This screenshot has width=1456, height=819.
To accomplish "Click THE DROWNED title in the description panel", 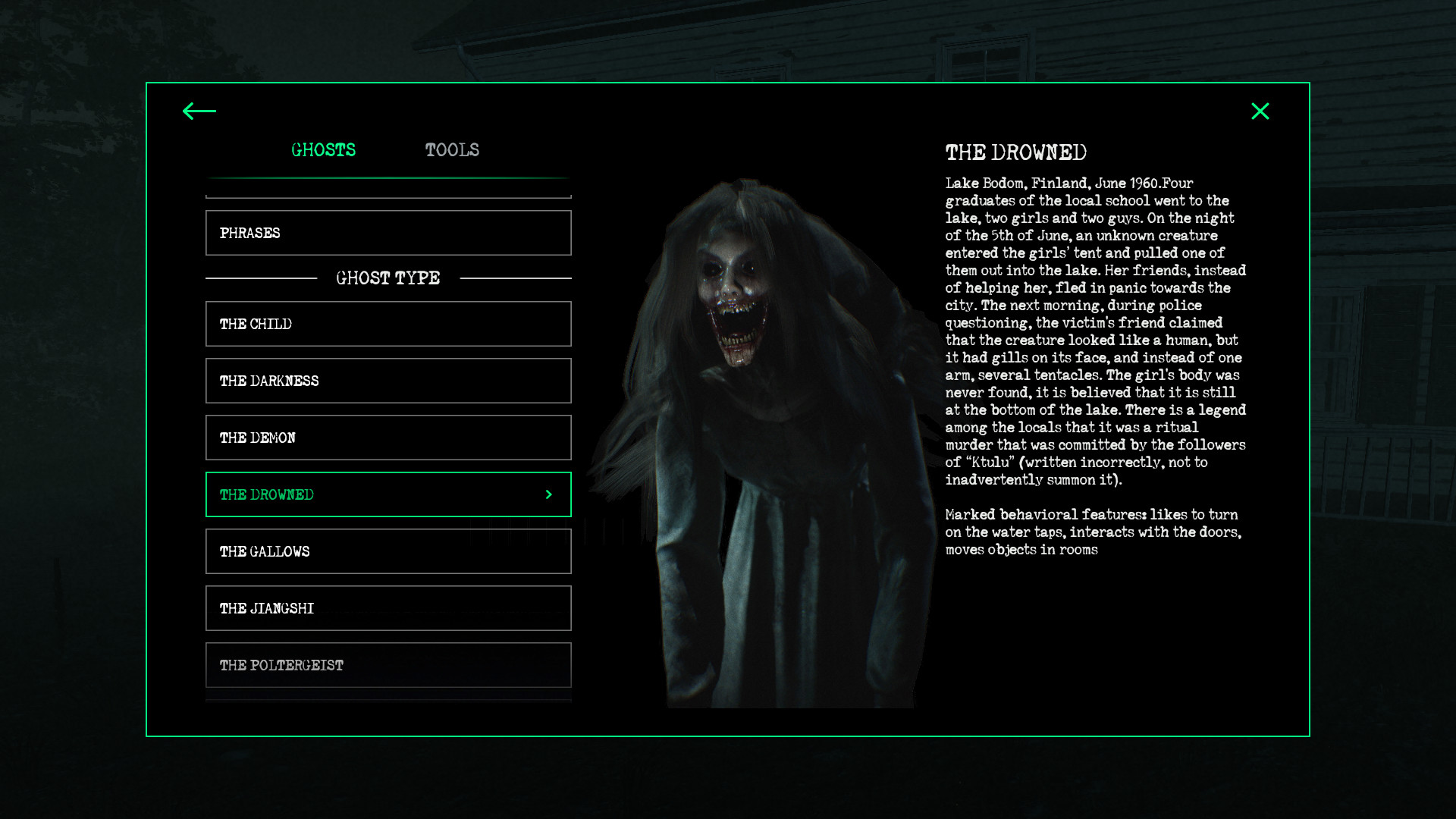I will tap(1016, 152).
